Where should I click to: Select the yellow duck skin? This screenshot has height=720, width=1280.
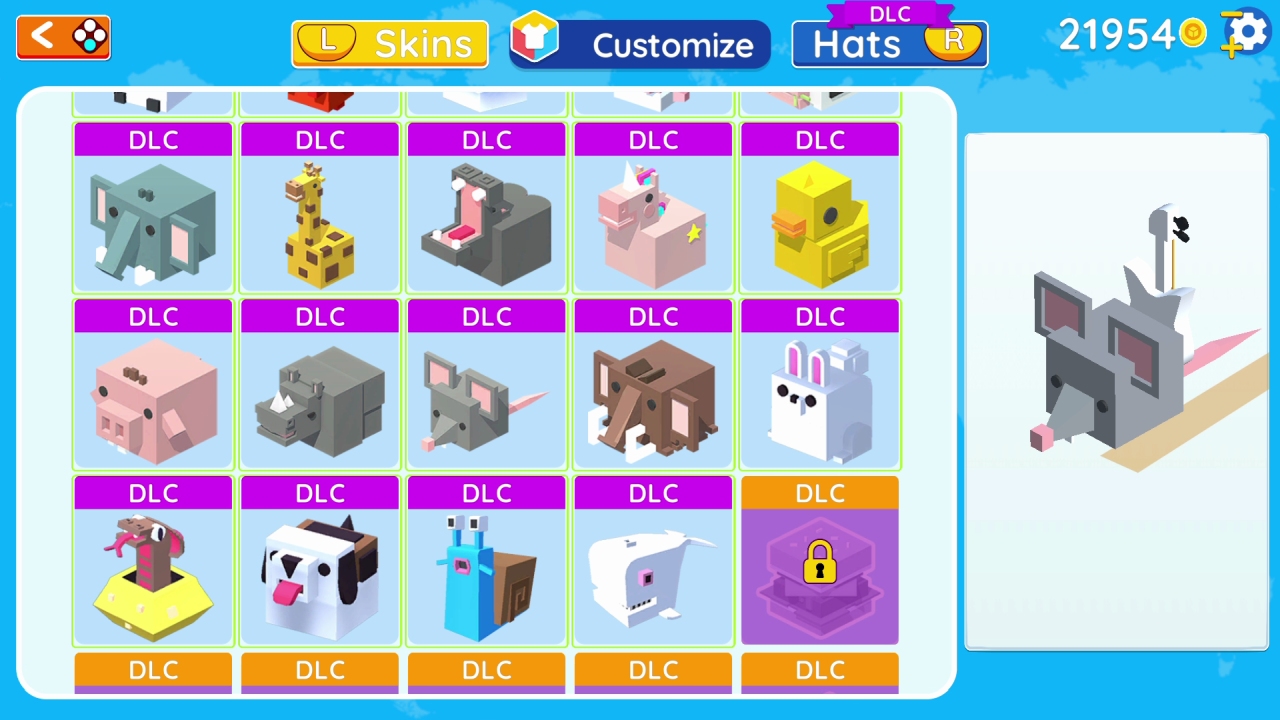click(x=819, y=220)
